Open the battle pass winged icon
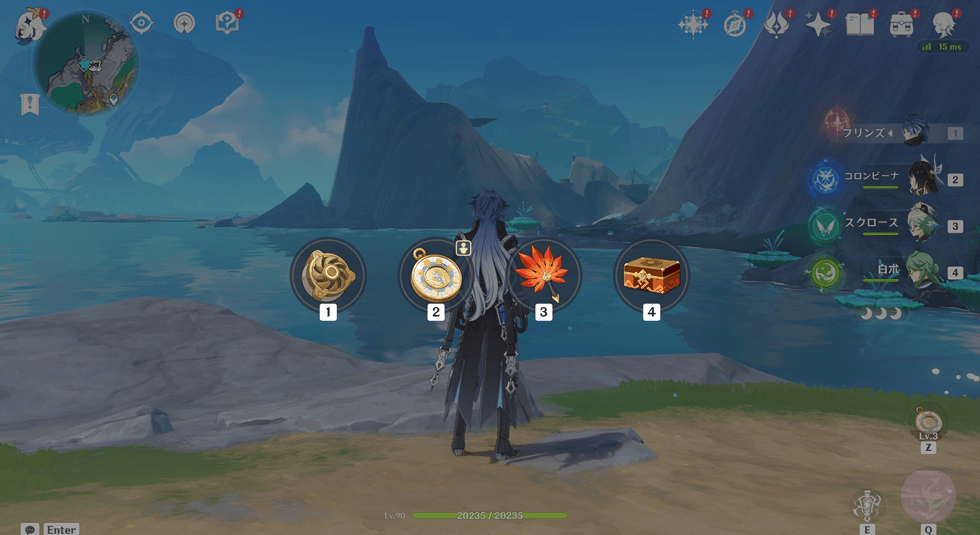 pyautogui.click(x=777, y=25)
